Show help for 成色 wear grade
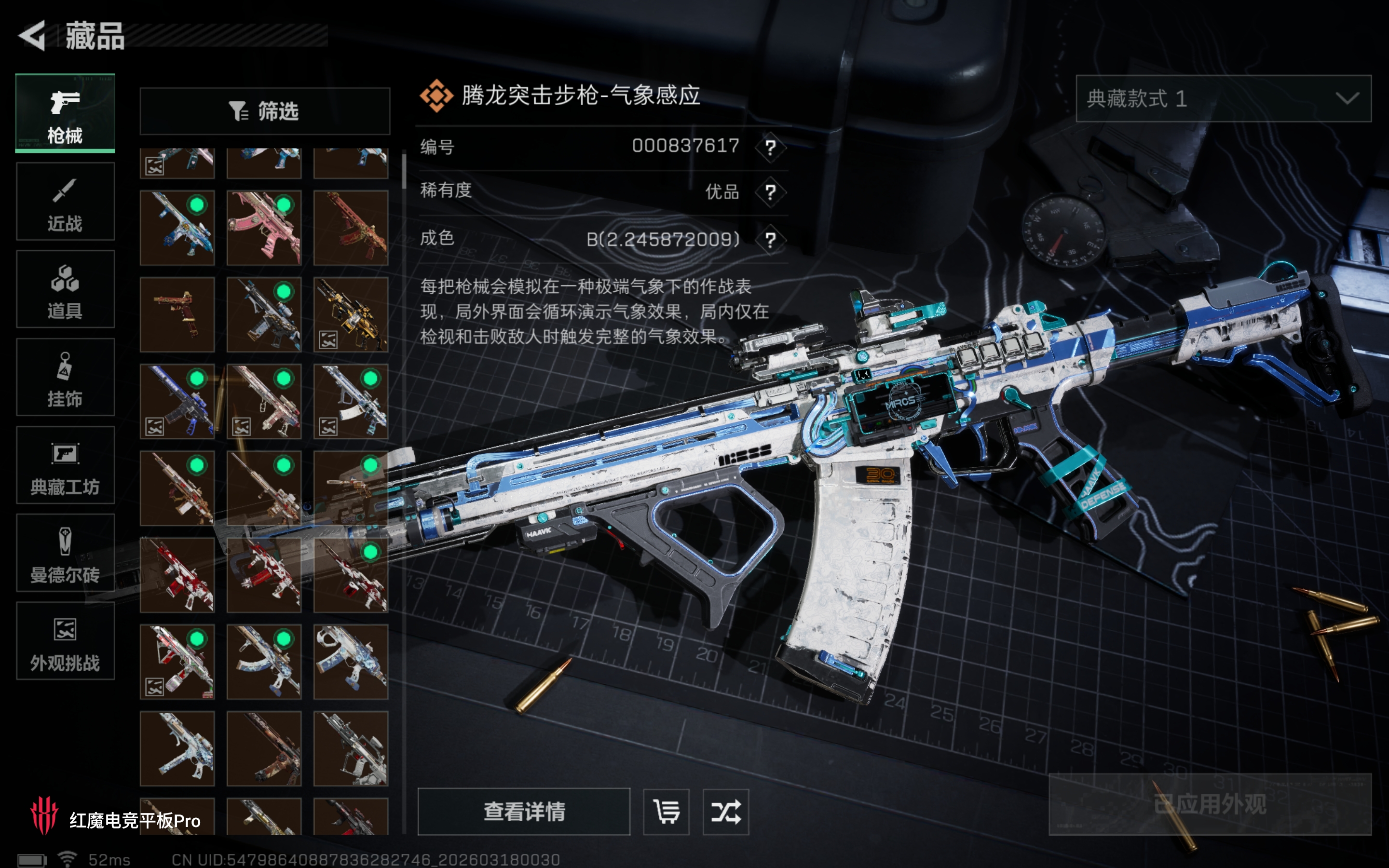 tap(770, 239)
